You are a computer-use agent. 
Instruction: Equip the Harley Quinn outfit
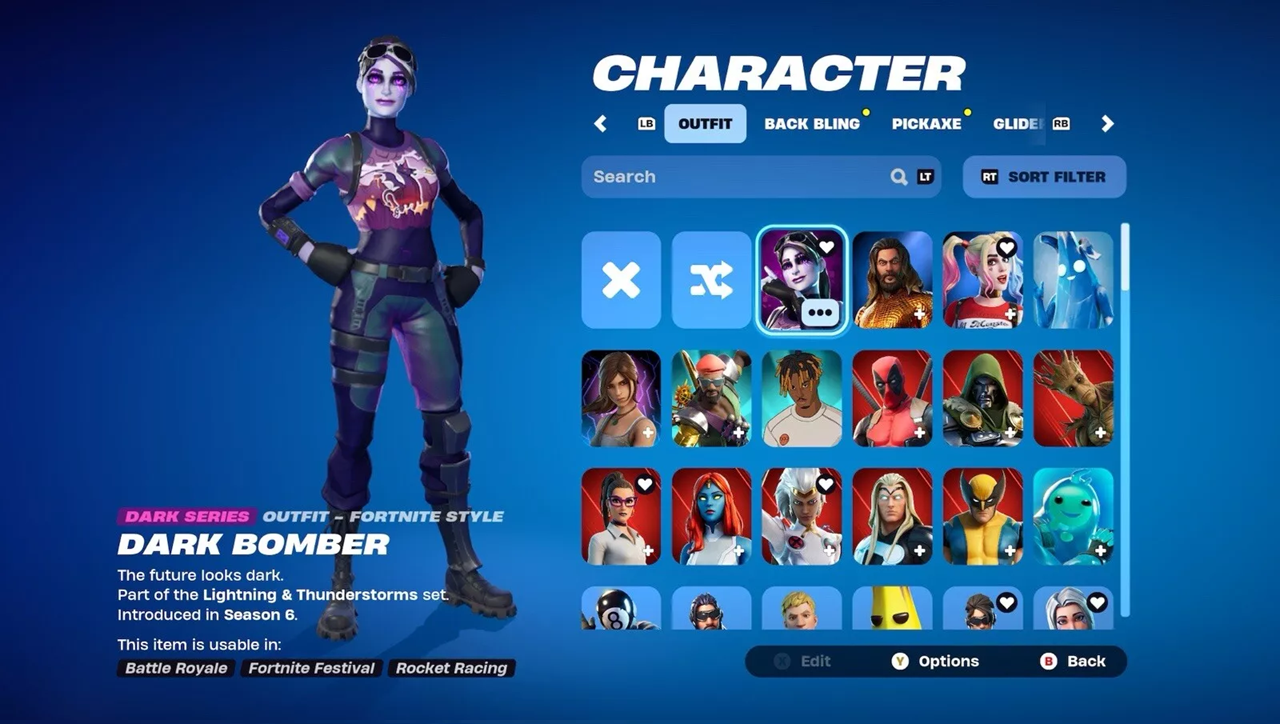tap(982, 280)
